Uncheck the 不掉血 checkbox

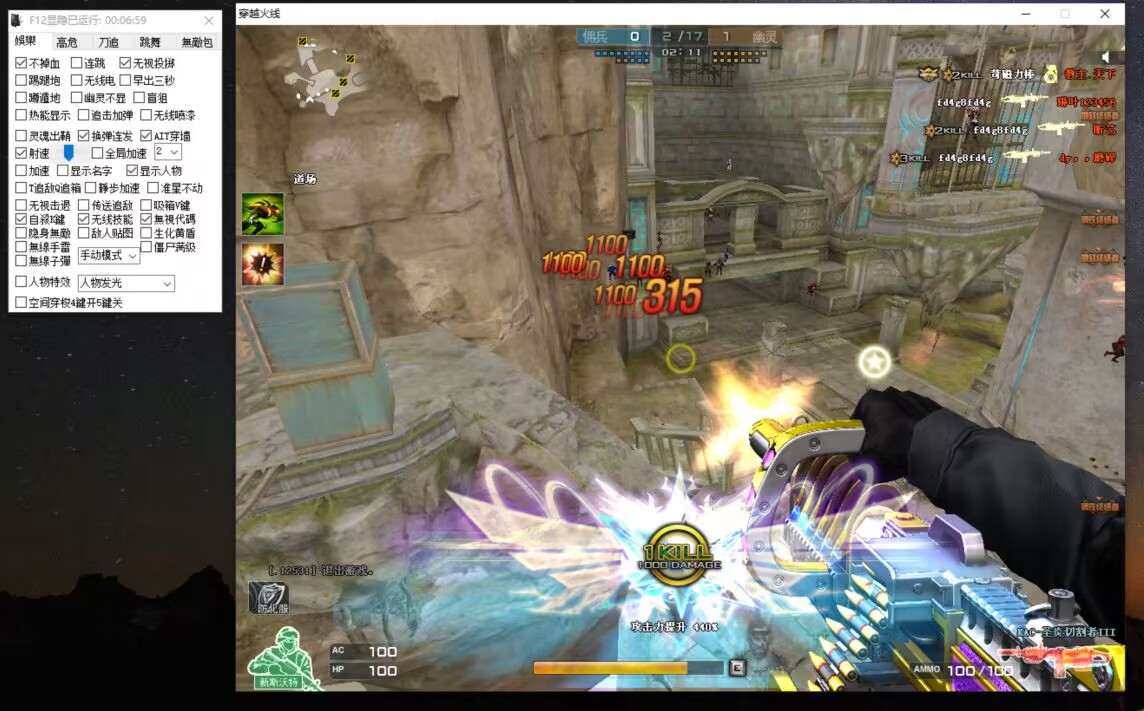point(21,63)
